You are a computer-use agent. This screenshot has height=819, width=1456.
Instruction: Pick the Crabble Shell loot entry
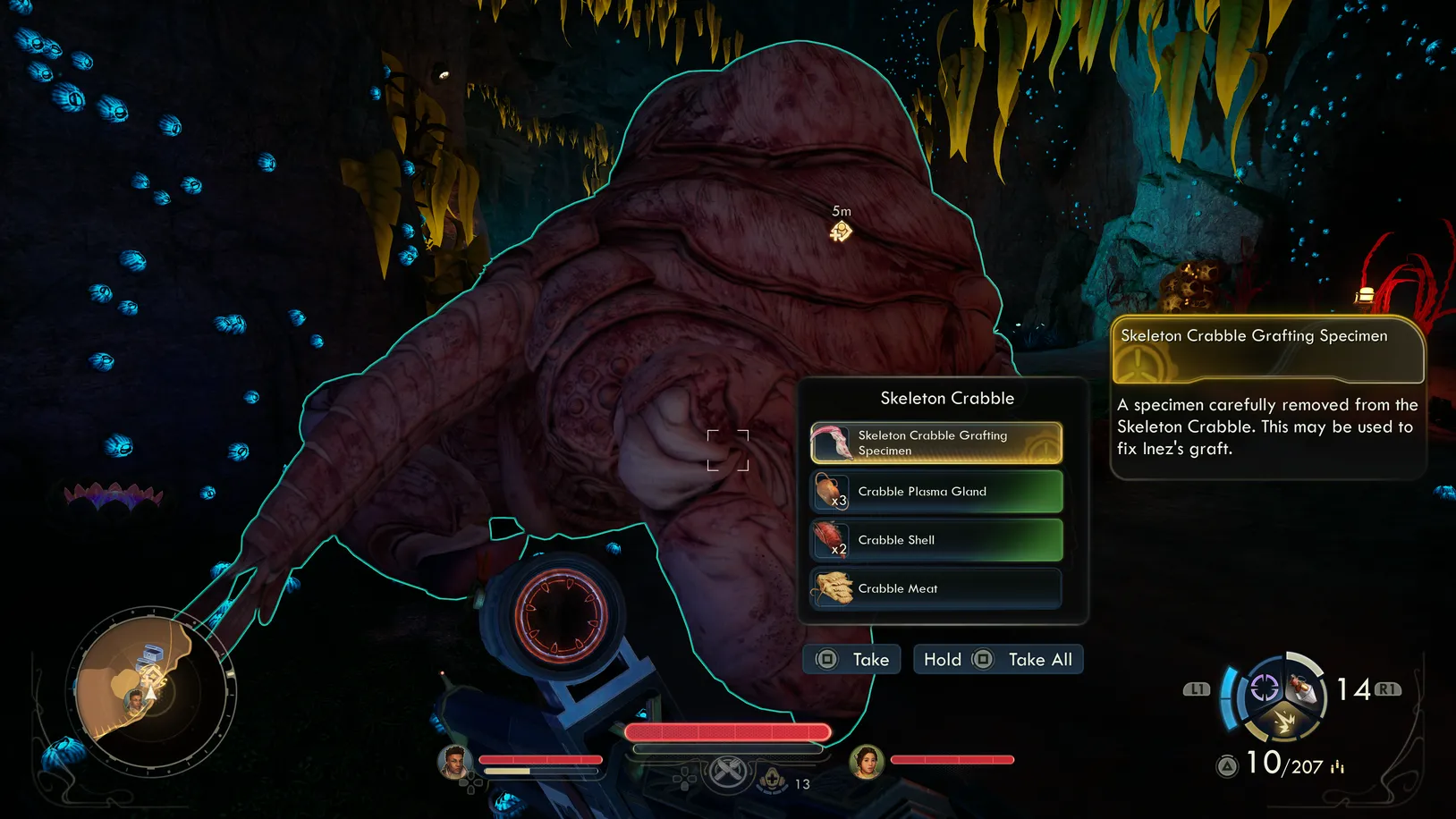[x=935, y=540]
